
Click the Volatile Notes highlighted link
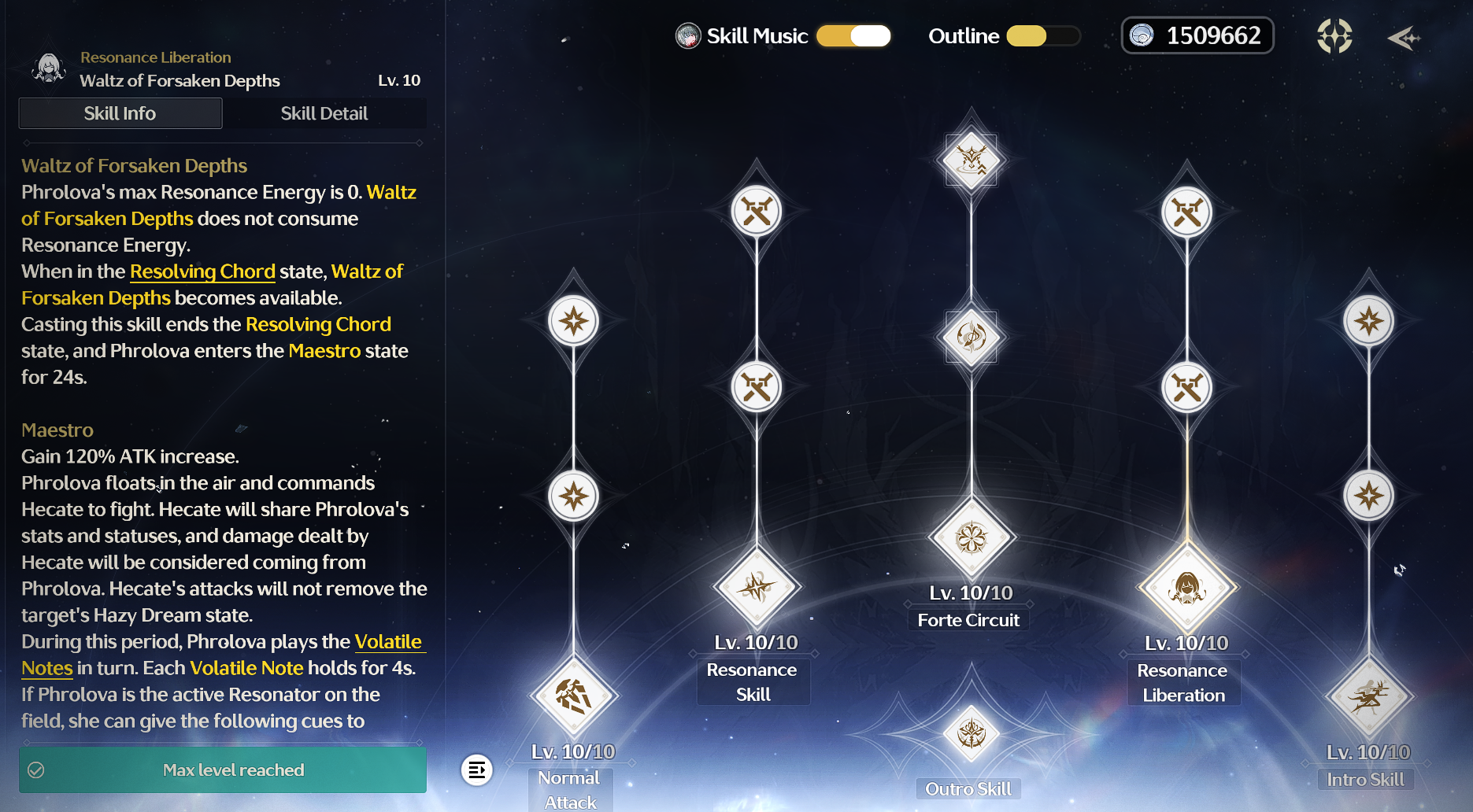click(x=389, y=641)
